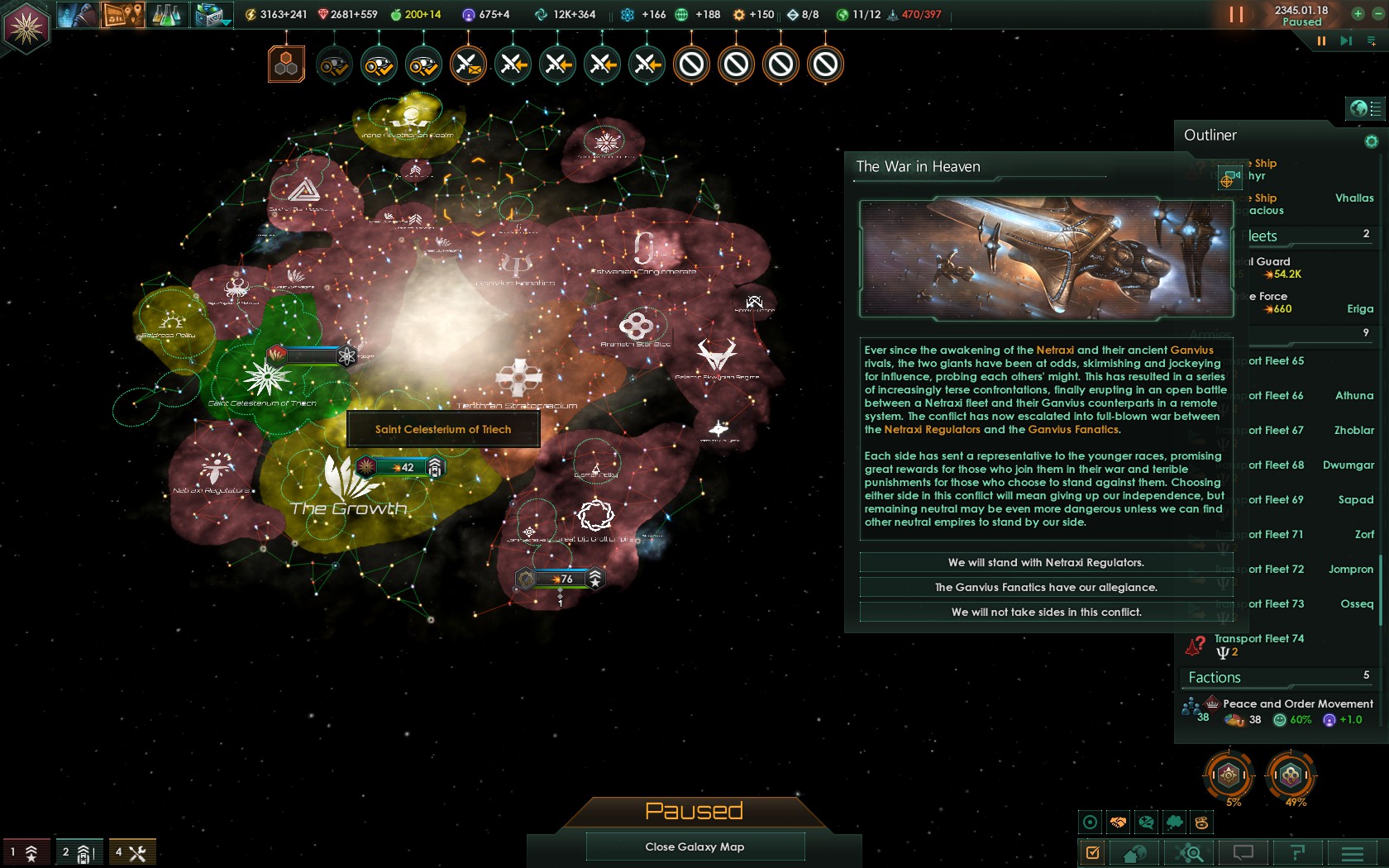The height and width of the screenshot is (868, 1389).
Task: Select control group 4 with wrench icon
Action: click(131, 852)
